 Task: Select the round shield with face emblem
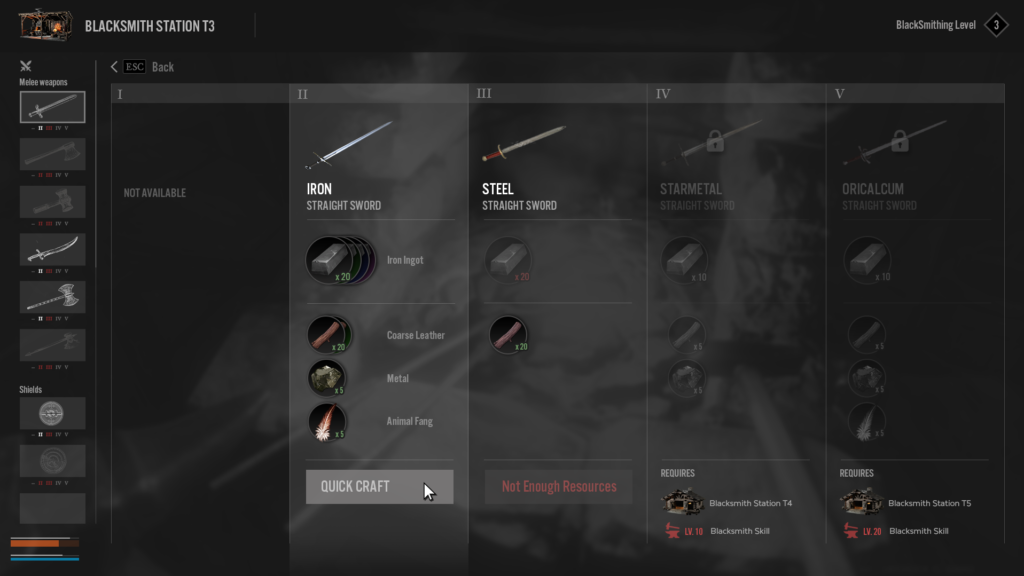click(52, 413)
